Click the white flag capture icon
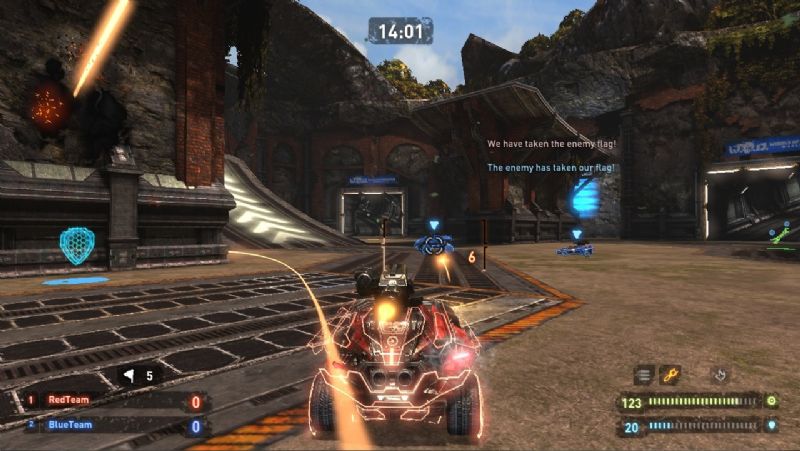The width and height of the screenshot is (800, 451). [129, 376]
